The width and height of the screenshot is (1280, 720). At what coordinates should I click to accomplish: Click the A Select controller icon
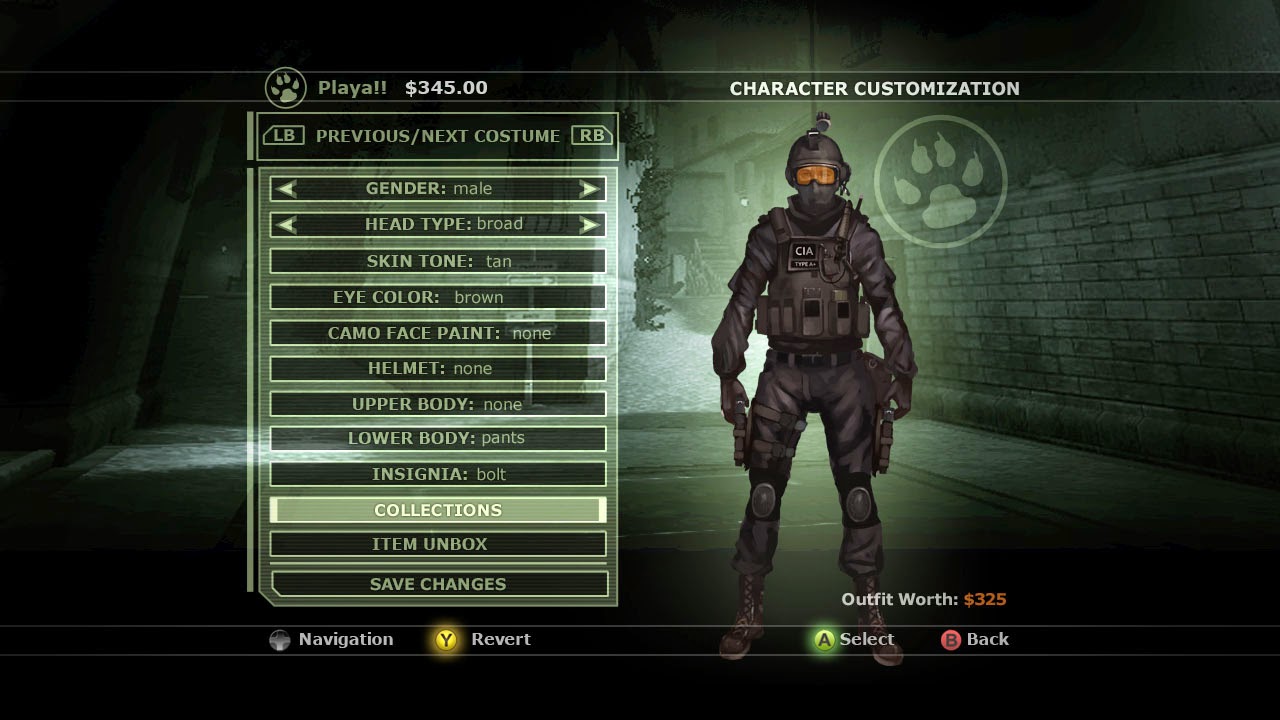823,639
